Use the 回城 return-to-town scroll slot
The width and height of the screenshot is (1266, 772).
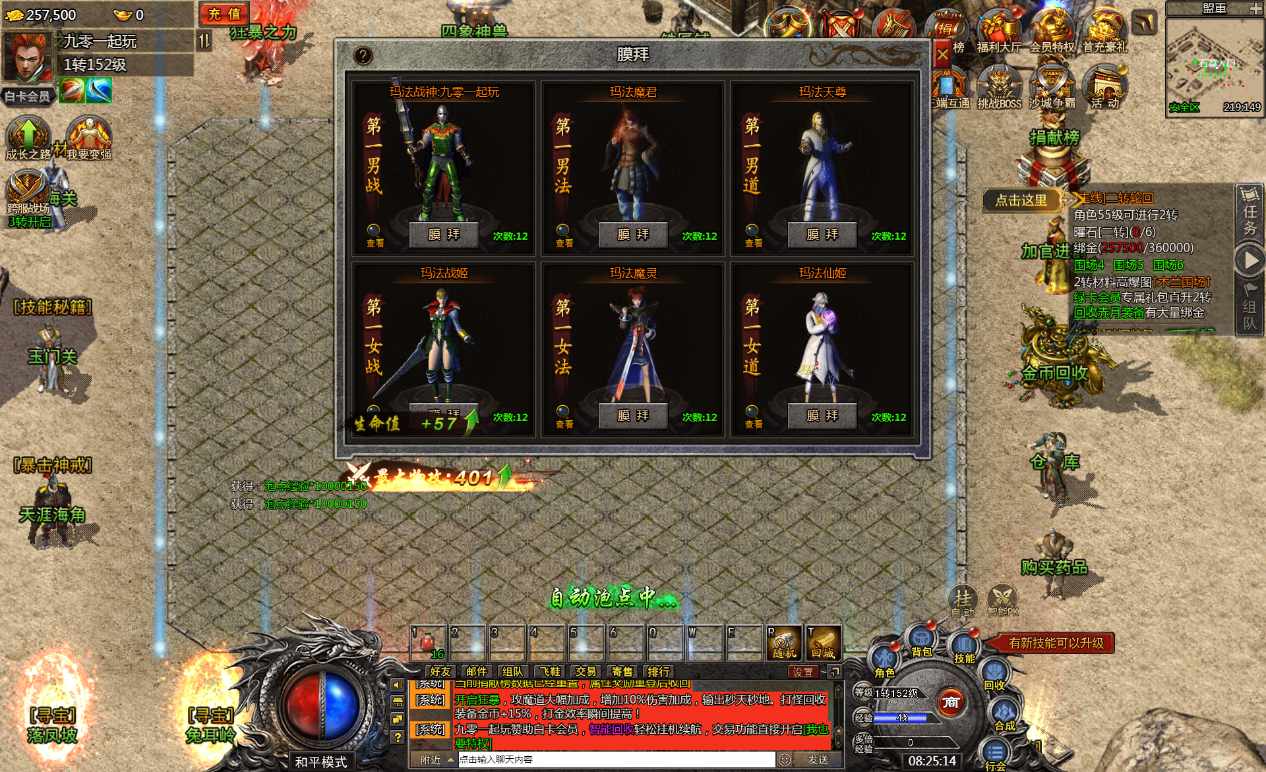(824, 643)
